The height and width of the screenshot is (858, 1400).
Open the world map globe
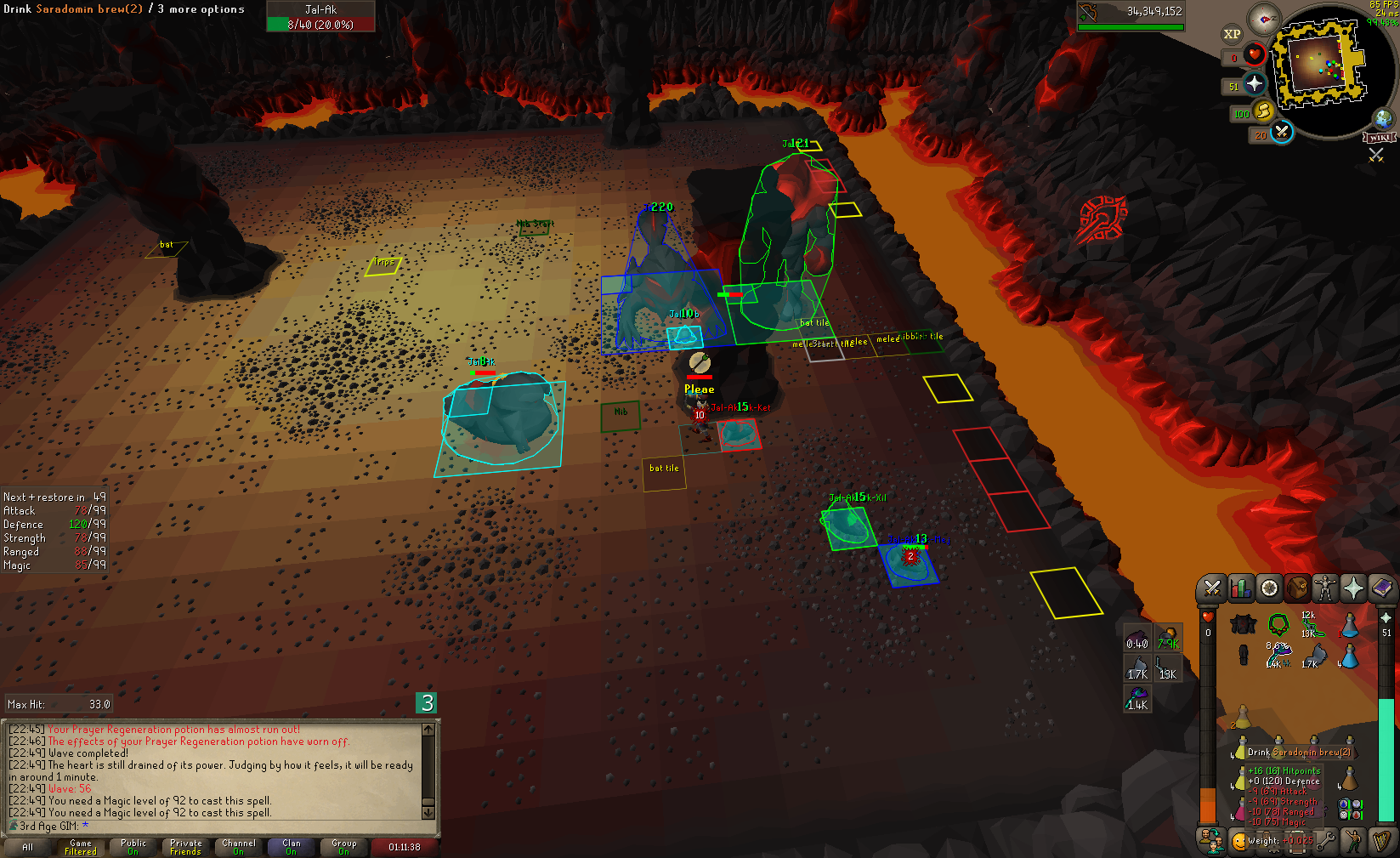point(1383,118)
